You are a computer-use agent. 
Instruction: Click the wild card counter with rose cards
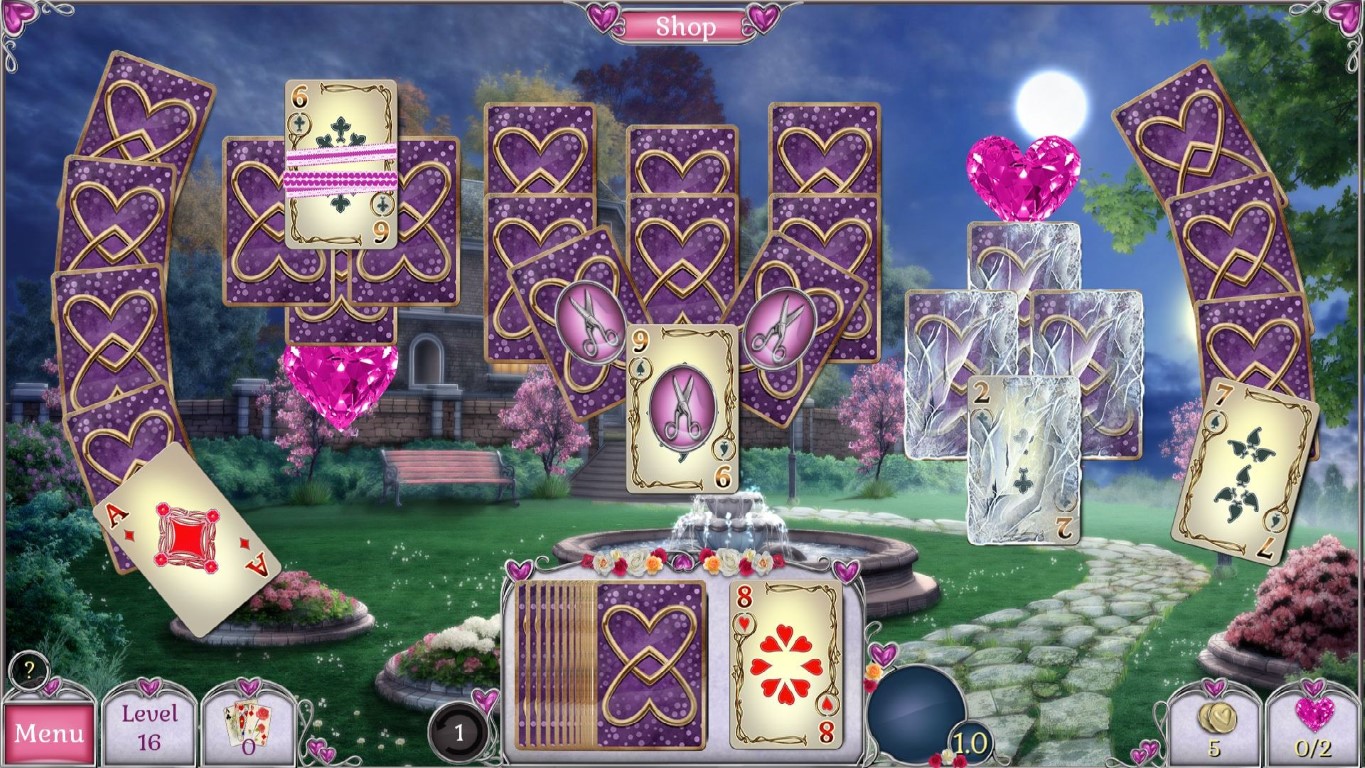[x=247, y=725]
